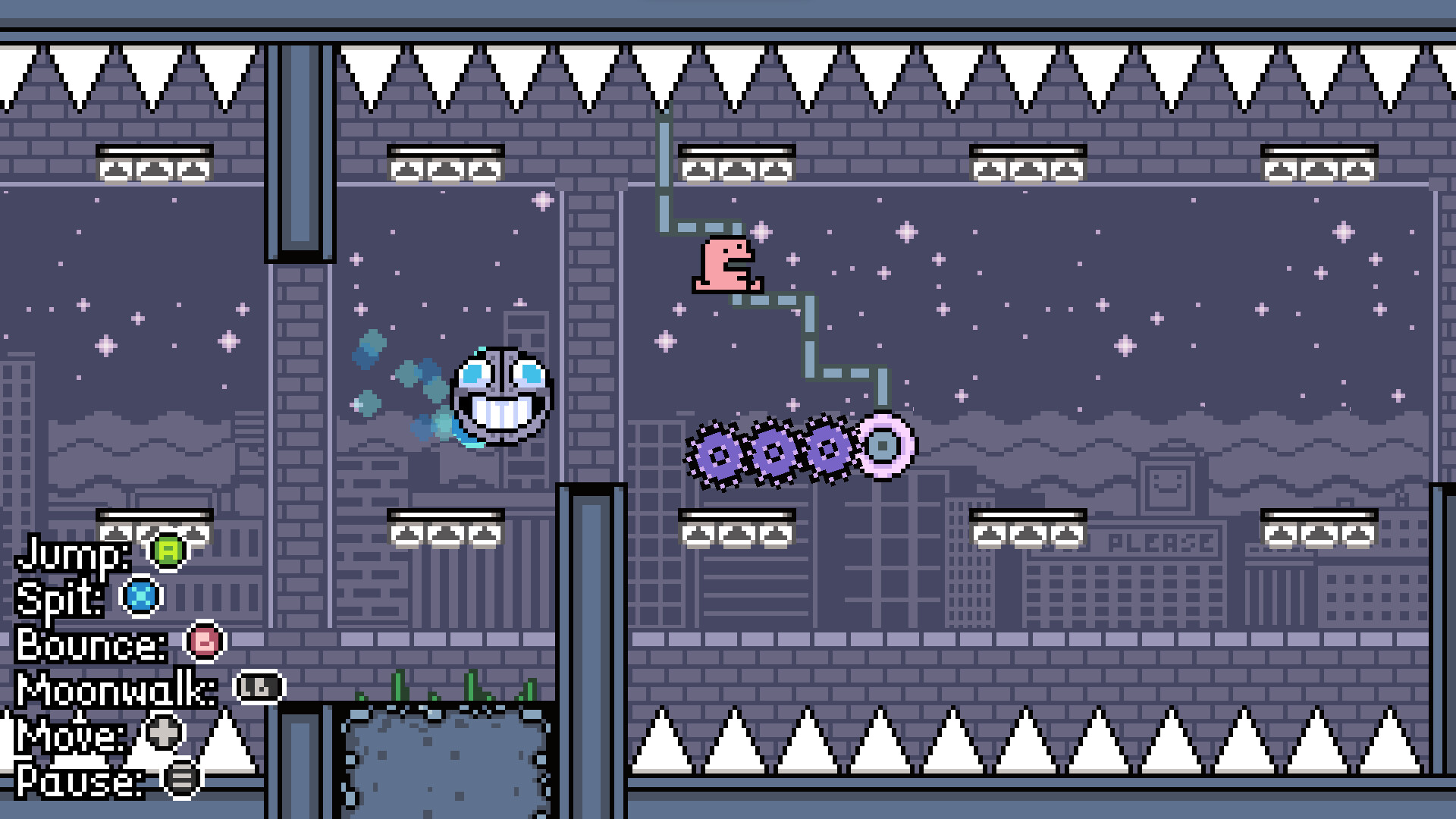Screen dimensions: 1456x819
Task: Click the LB Moonwalk shoulder button icon
Action: click(258, 686)
